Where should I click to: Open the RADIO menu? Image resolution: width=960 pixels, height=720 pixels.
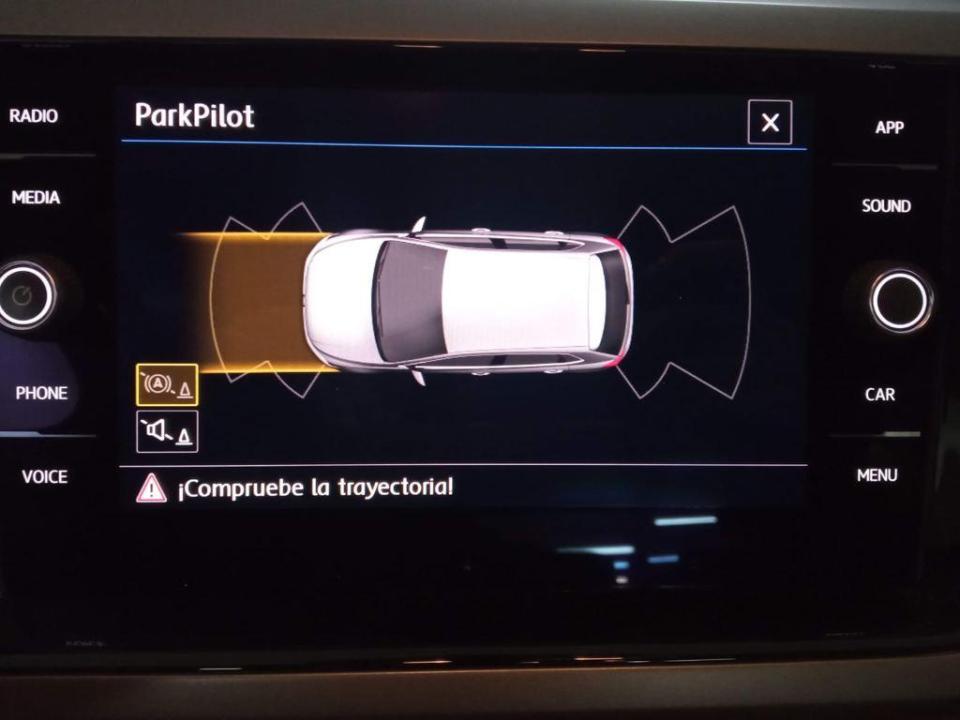(34, 116)
